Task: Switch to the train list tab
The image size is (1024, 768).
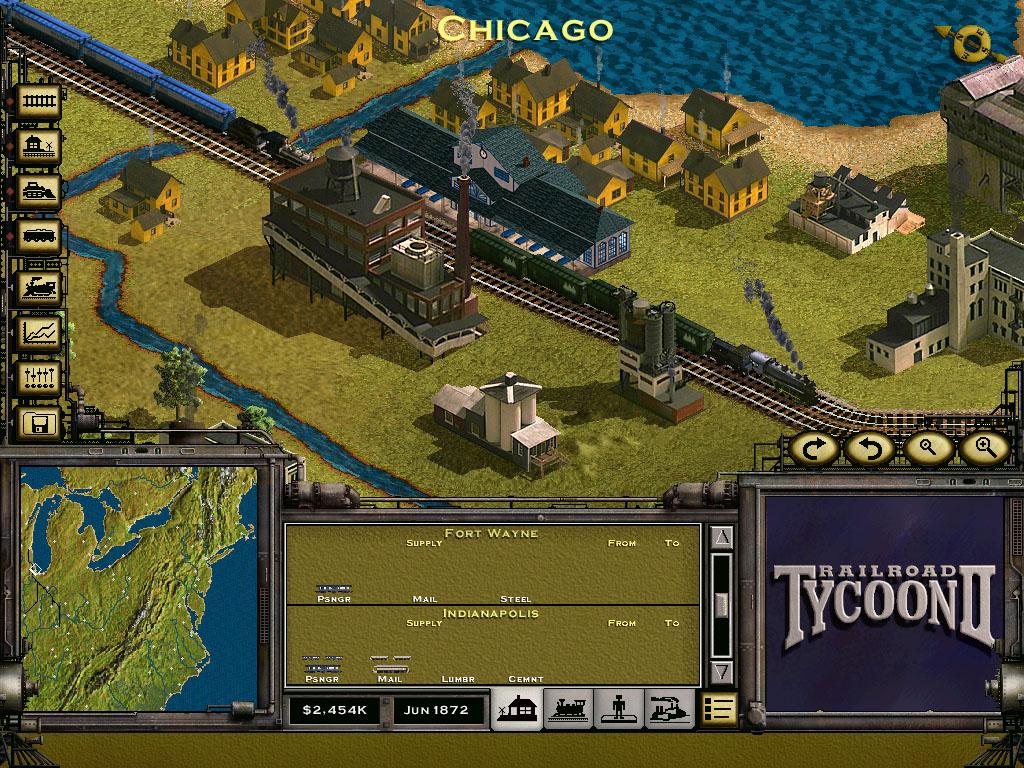Action: pos(569,709)
